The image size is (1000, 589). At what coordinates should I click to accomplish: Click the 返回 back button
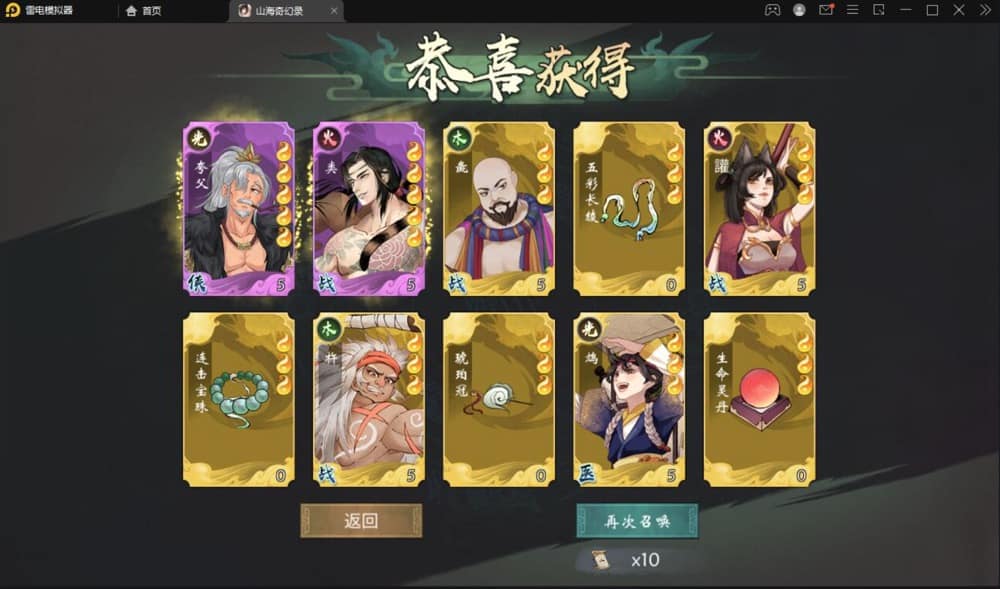coord(361,521)
